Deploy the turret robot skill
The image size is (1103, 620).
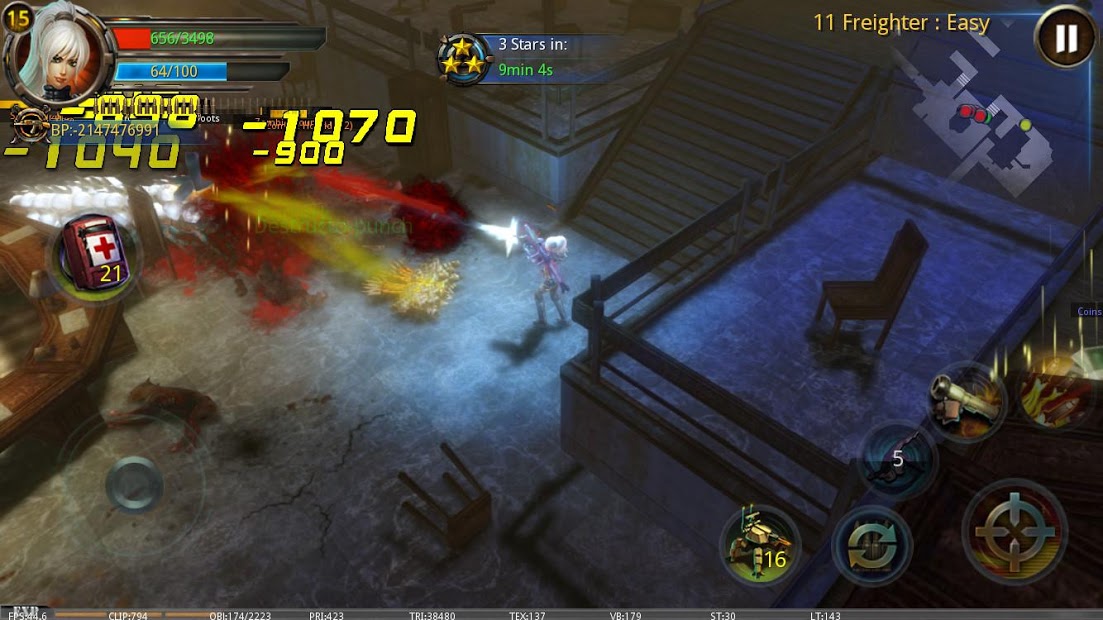point(759,545)
